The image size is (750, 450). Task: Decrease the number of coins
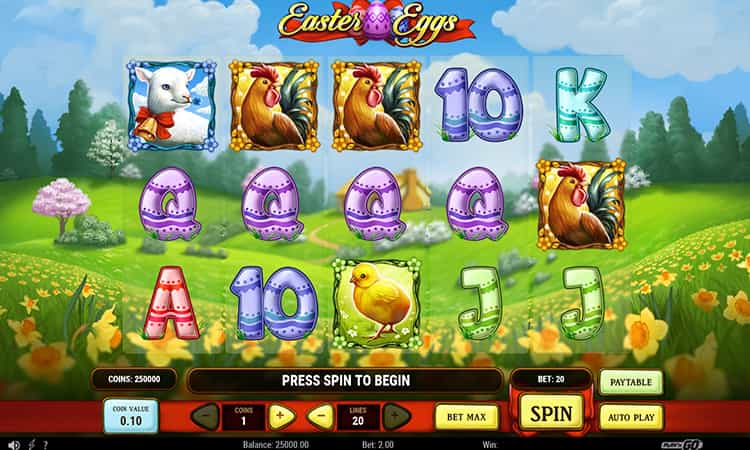point(205,416)
